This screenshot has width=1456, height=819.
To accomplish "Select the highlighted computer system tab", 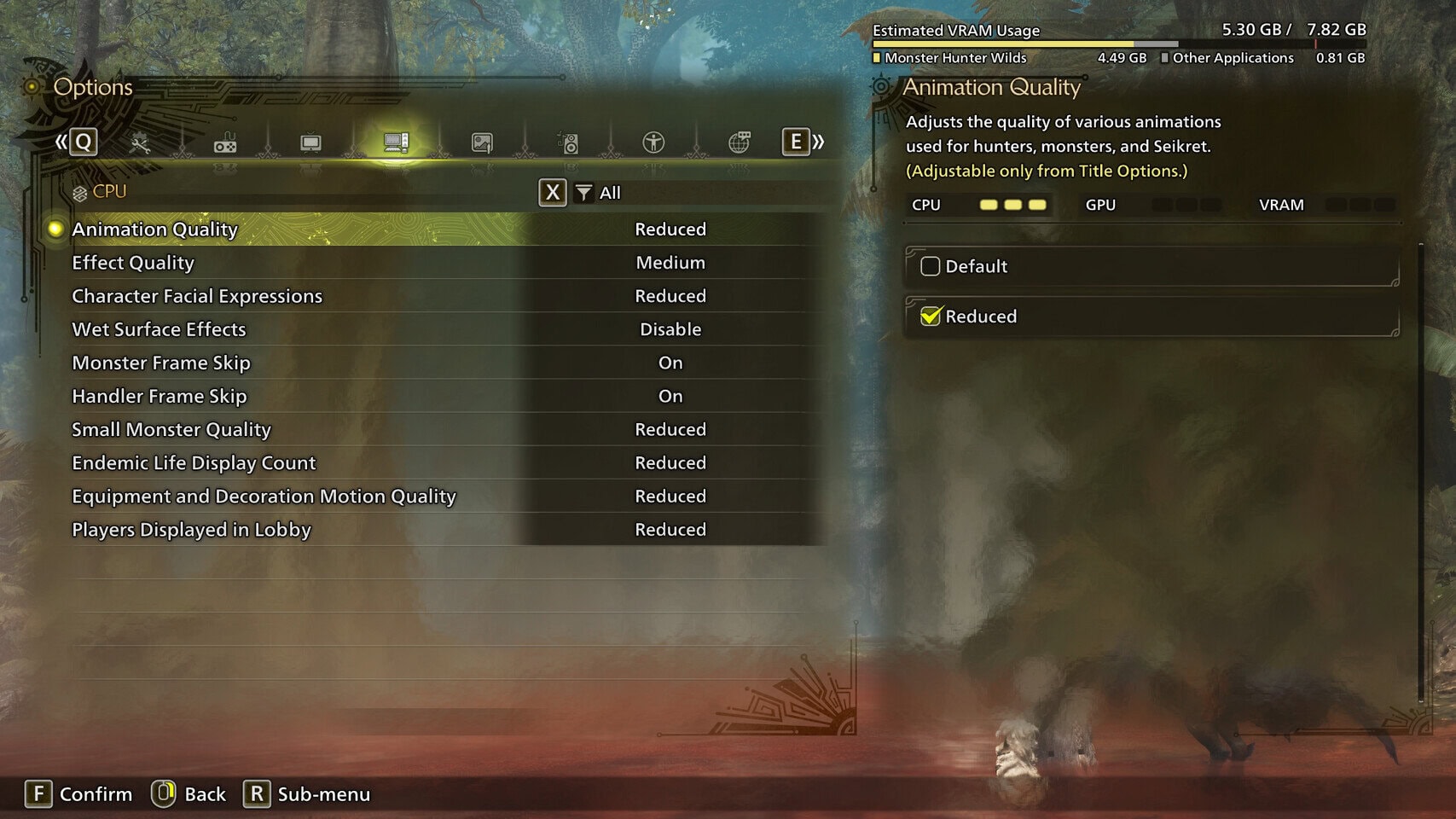I will [396, 142].
